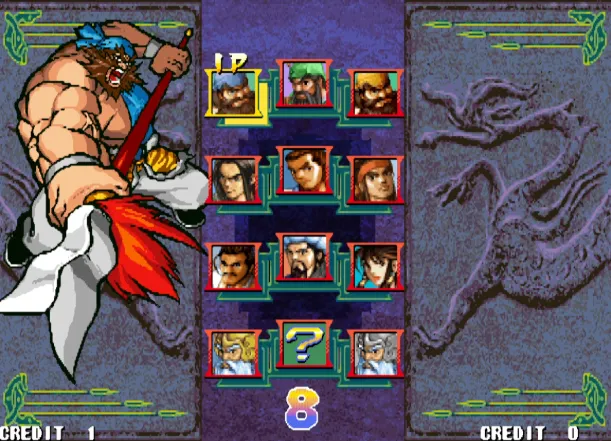
Task: Pick the yellow-turban bearded fighter portrait
Action: pos(376,93)
